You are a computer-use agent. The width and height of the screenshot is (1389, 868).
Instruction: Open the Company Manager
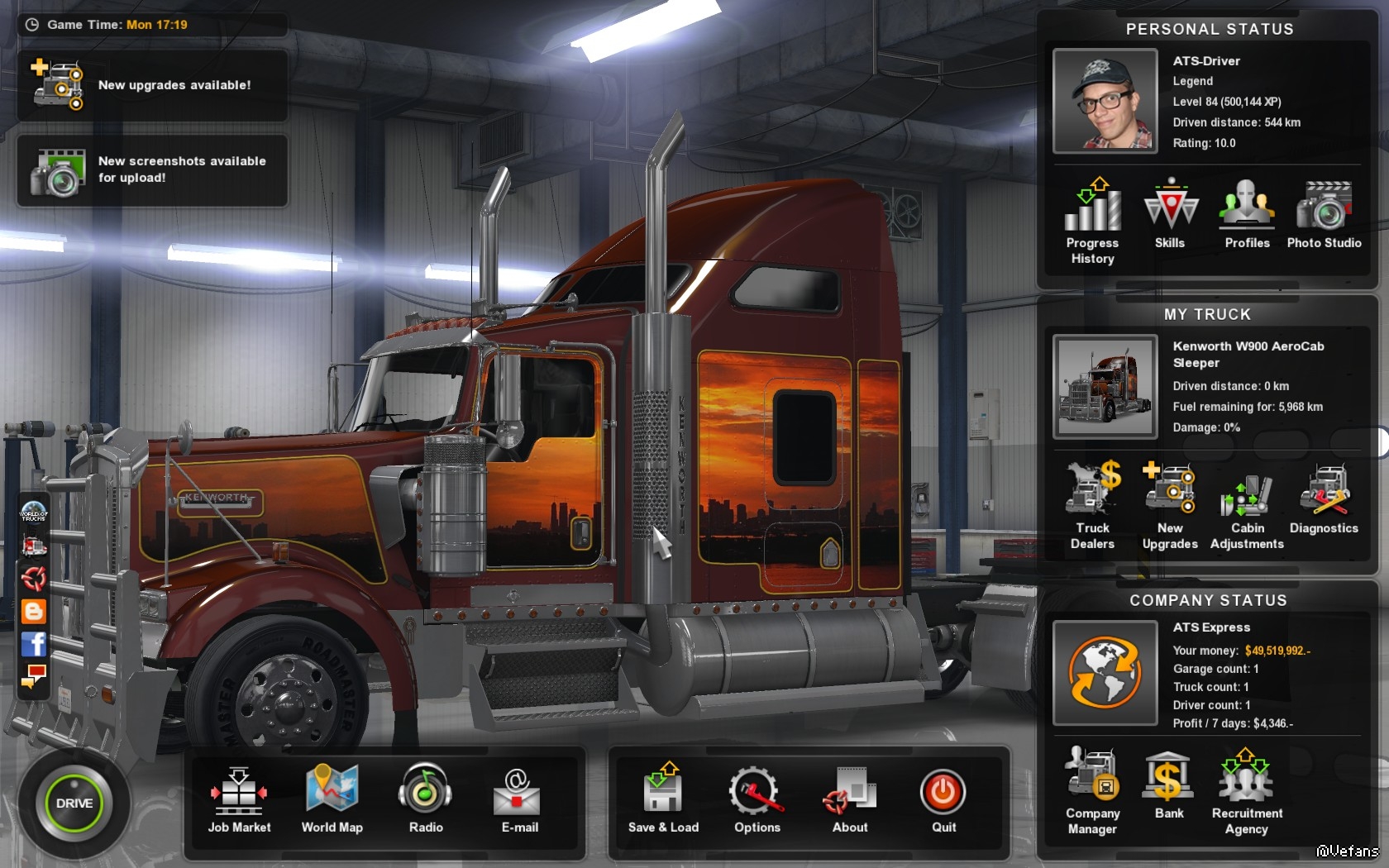click(1092, 788)
